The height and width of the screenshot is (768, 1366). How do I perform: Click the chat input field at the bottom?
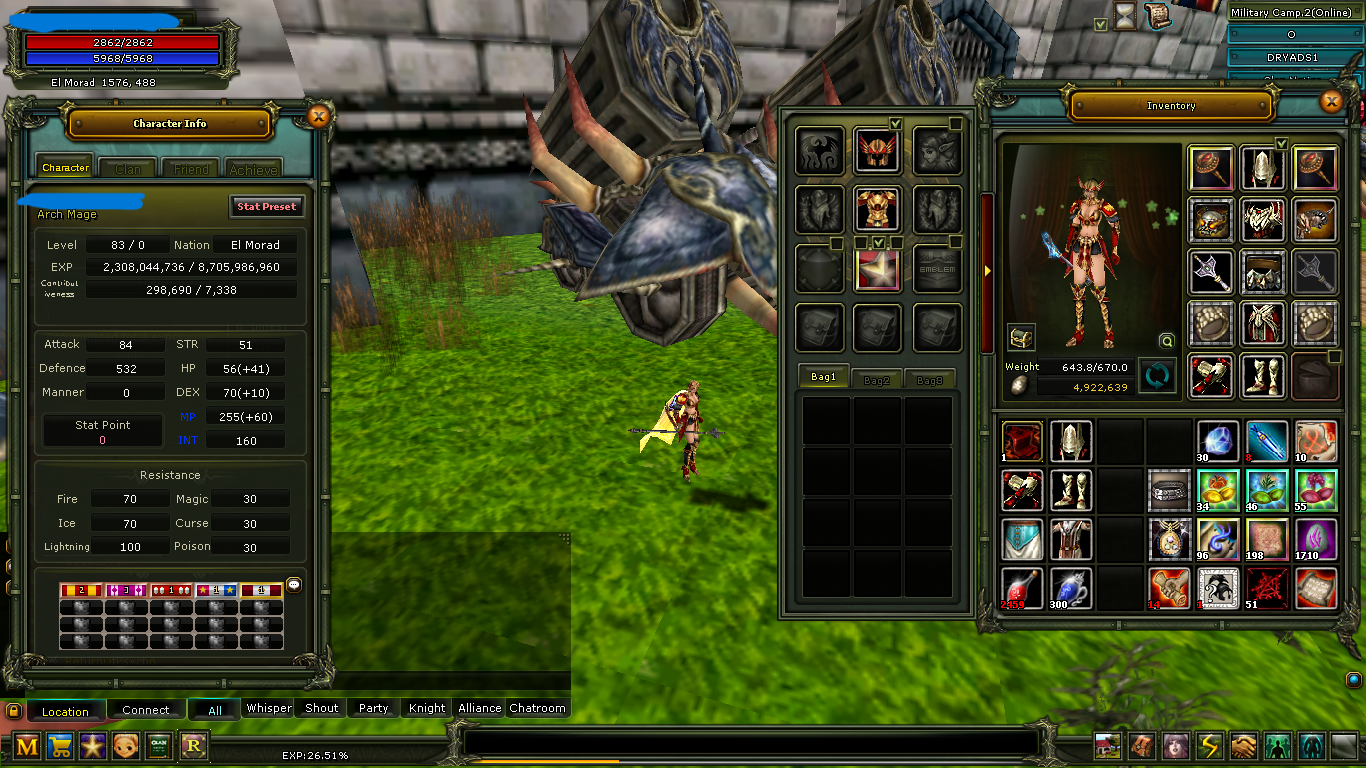tap(750, 740)
